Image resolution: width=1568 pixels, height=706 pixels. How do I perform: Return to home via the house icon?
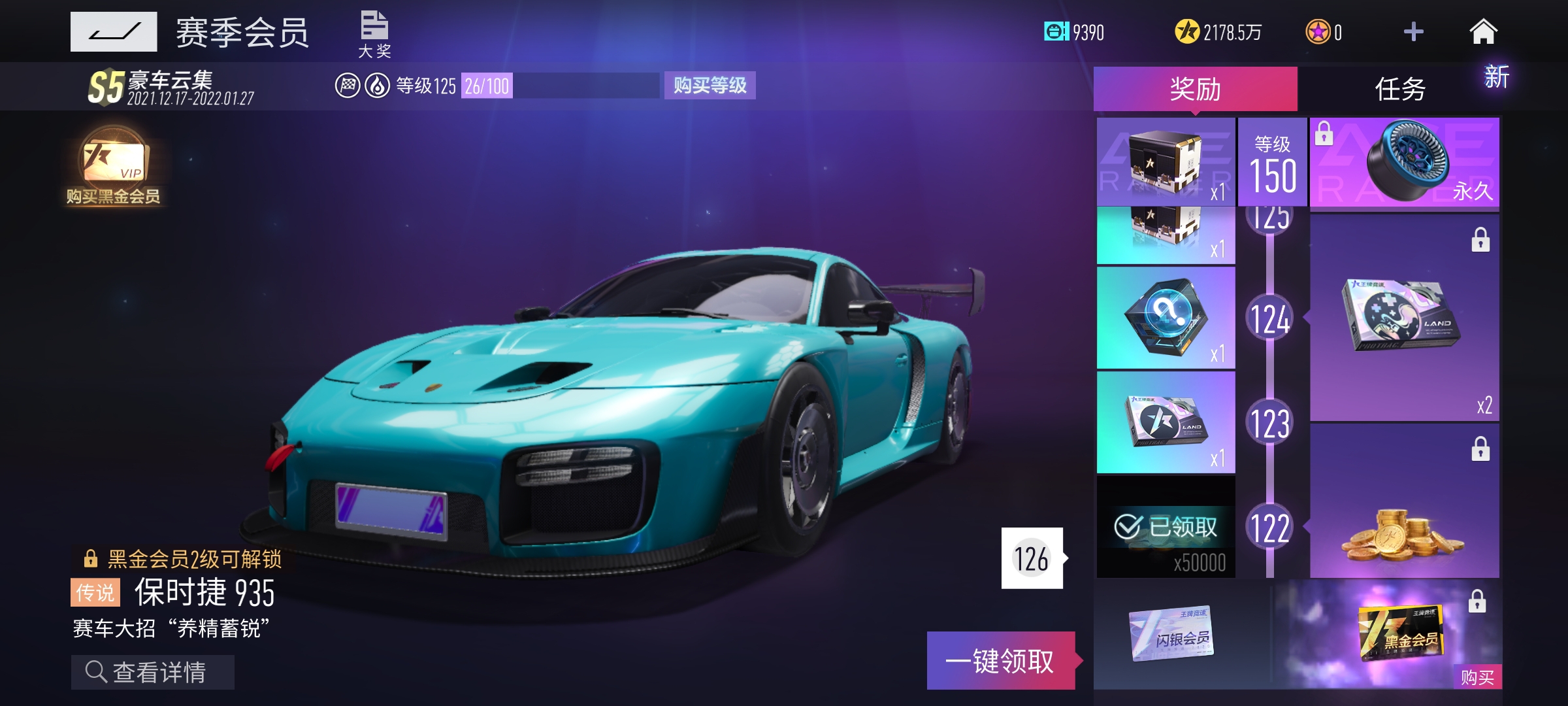point(1483,31)
